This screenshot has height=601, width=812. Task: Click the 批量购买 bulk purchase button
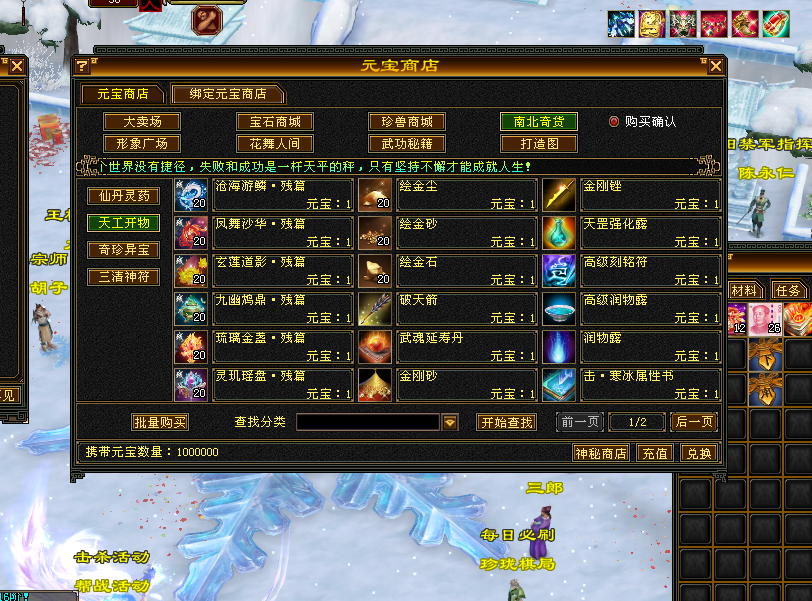coord(160,423)
